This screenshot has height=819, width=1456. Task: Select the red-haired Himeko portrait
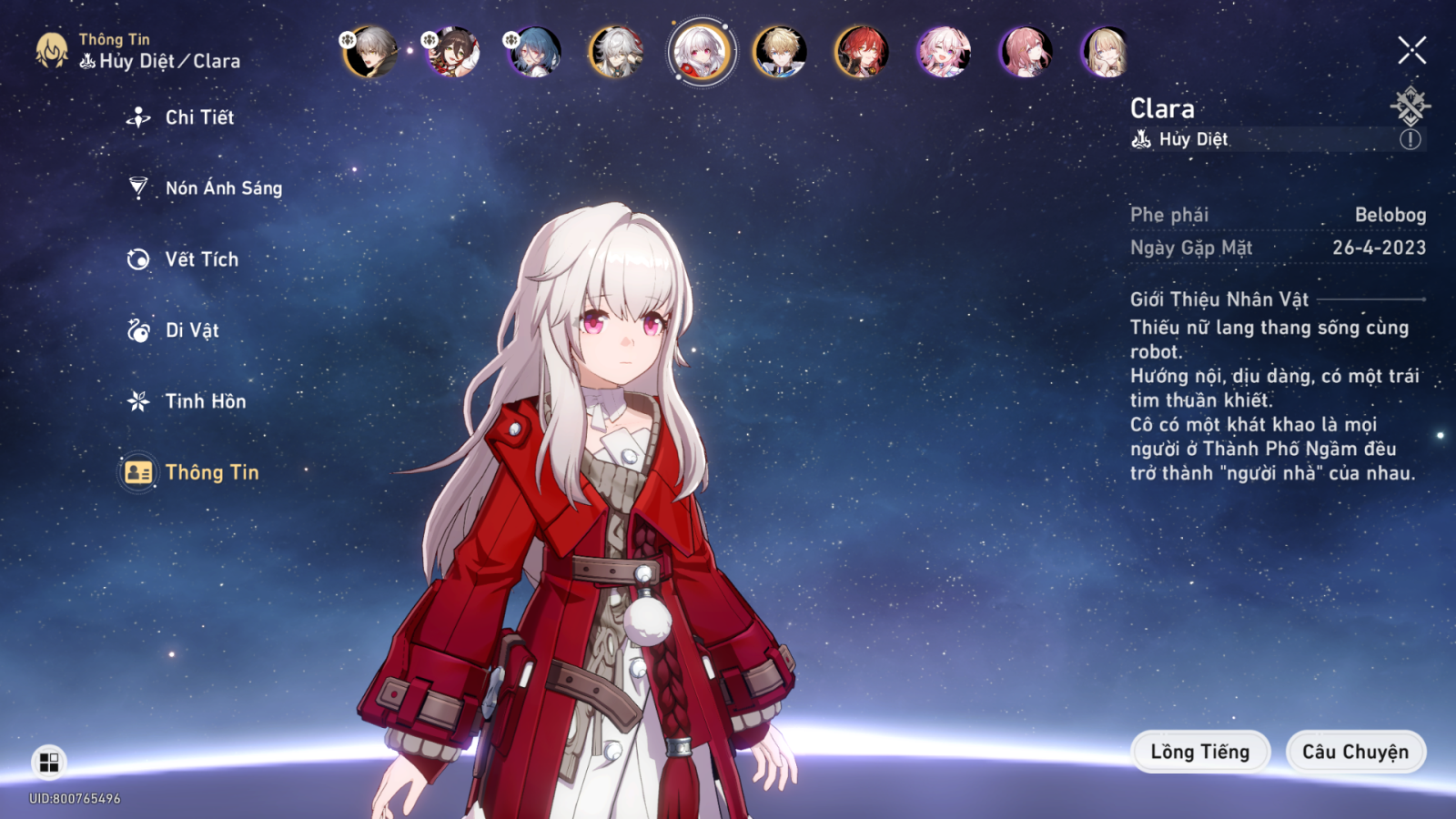pyautogui.click(x=862, y=51)
